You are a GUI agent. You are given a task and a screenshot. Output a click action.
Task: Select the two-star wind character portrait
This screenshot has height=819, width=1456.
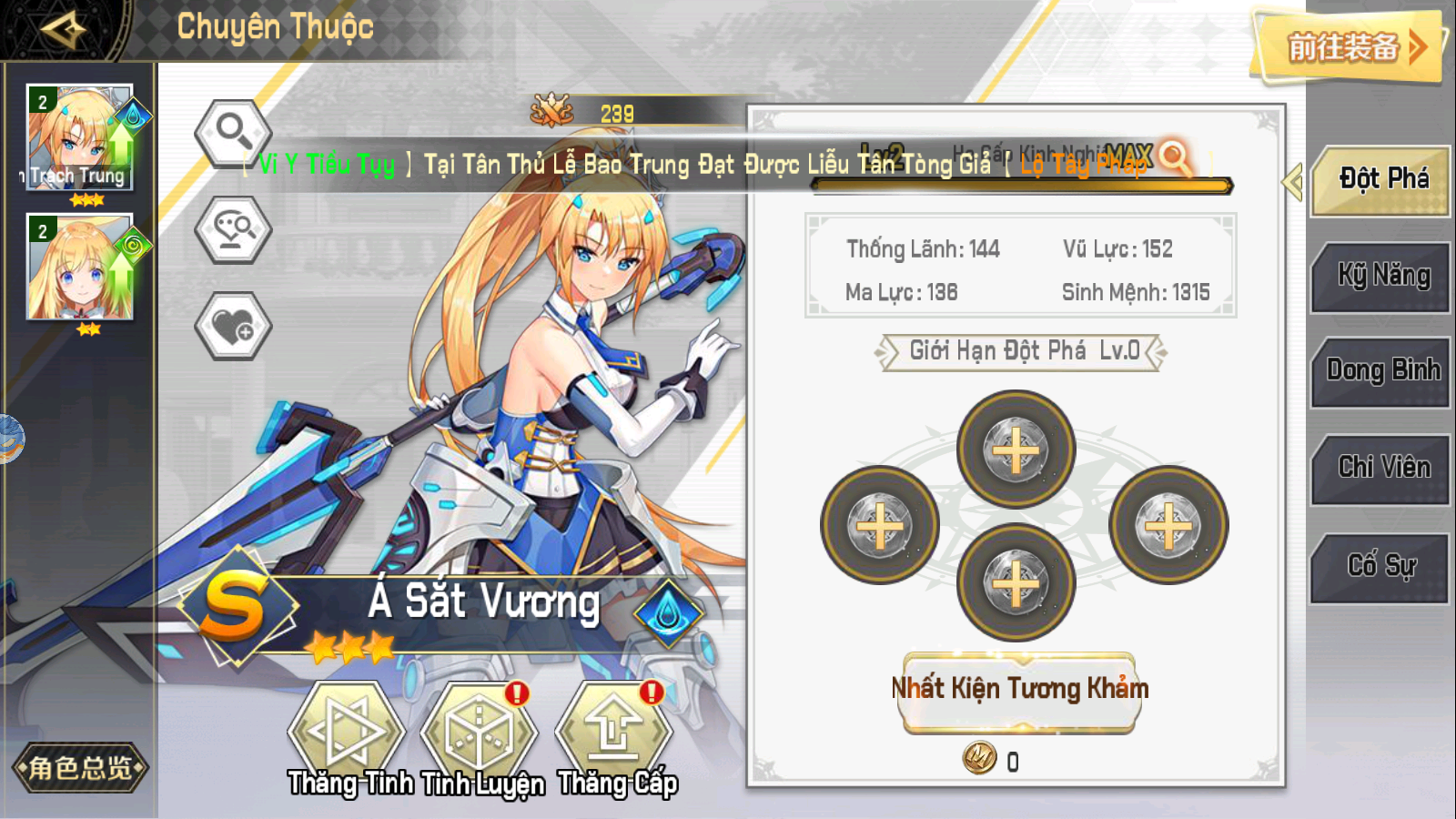[80, 267]
